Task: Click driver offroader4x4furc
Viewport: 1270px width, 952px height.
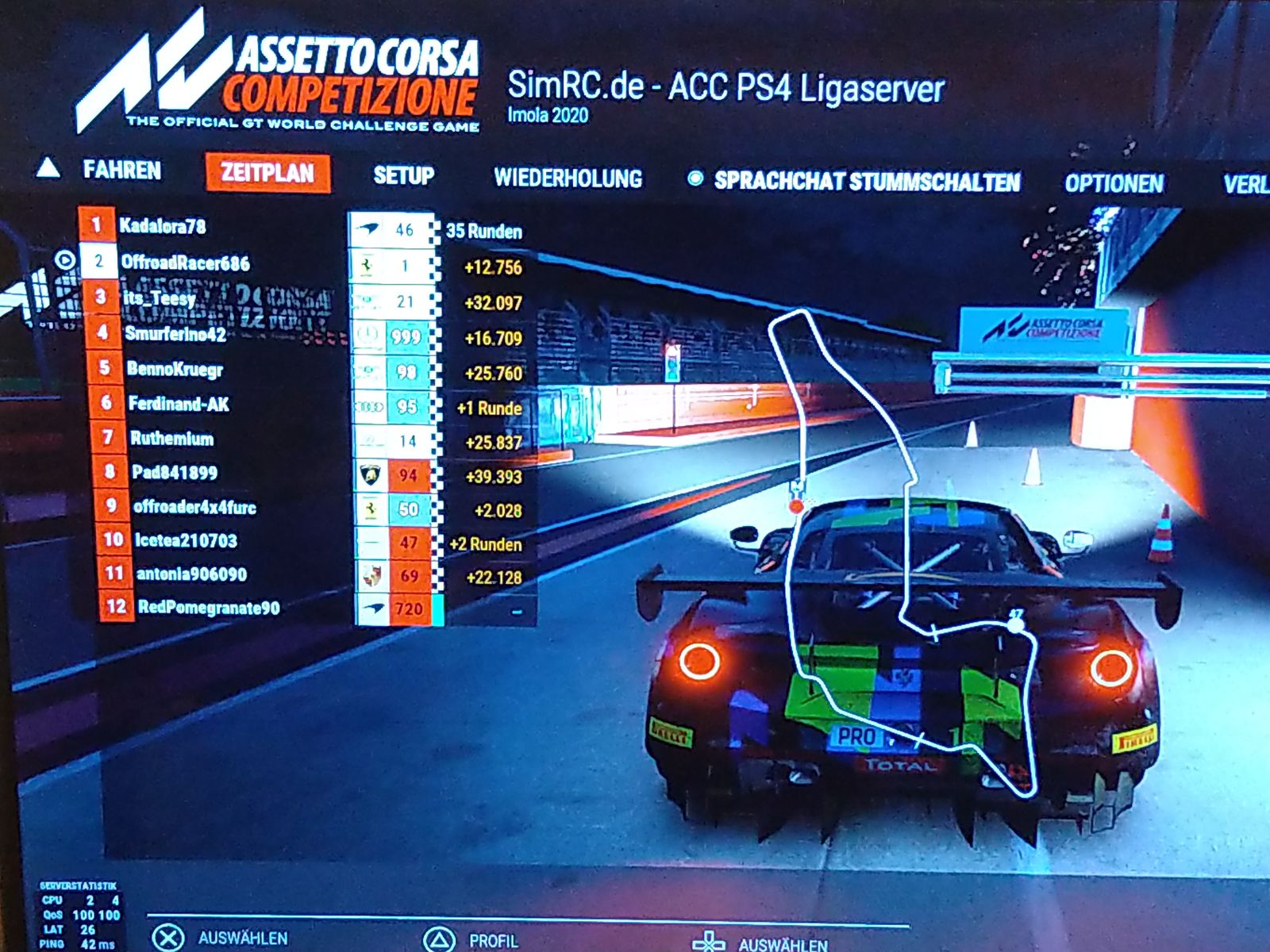Action: pos(194,507)
